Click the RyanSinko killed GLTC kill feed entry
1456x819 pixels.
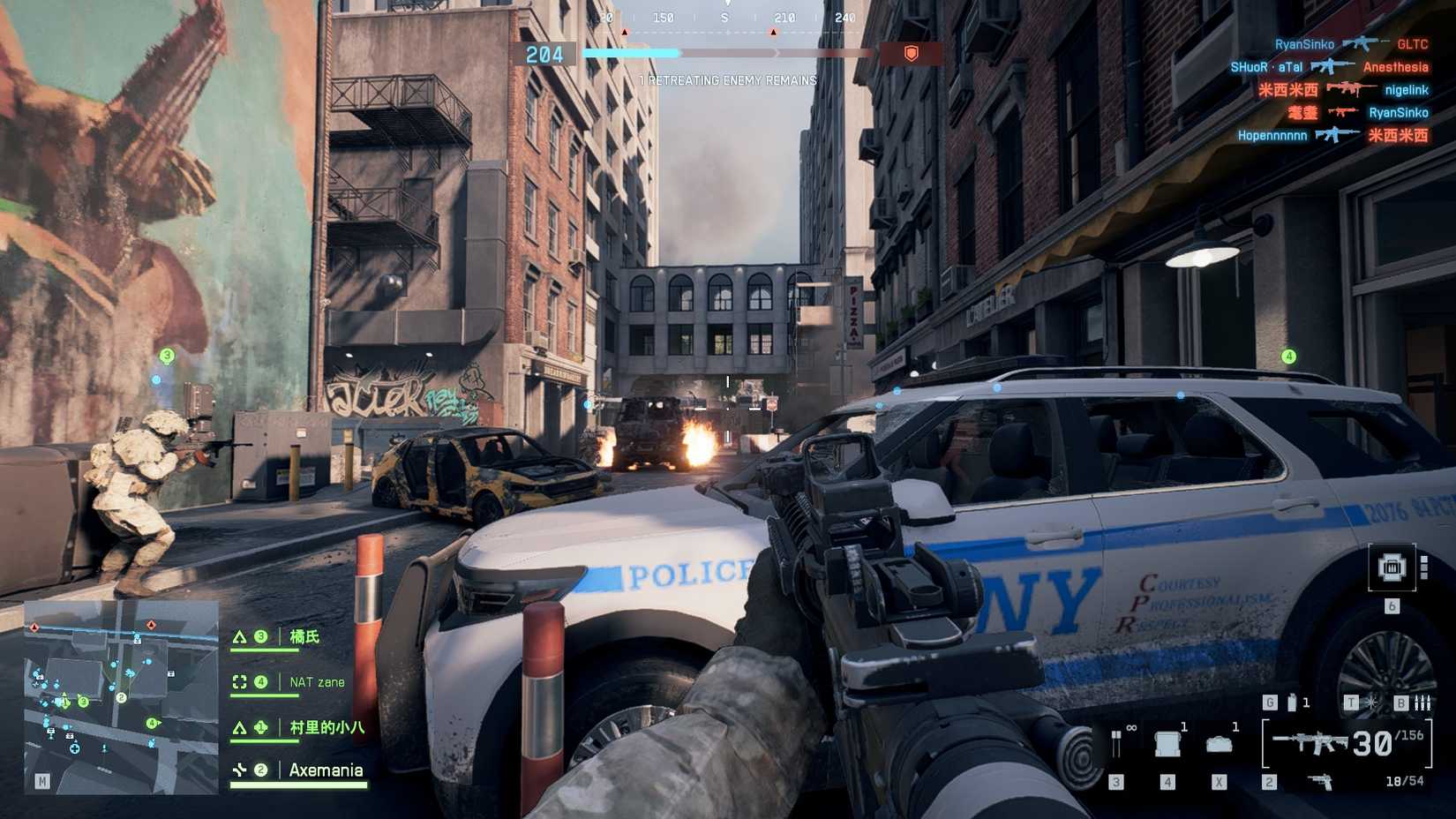click(1351, 44)
